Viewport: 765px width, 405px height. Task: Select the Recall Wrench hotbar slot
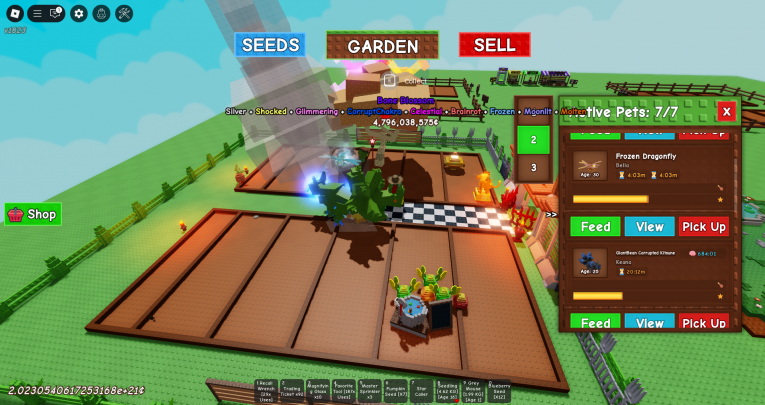265,390
